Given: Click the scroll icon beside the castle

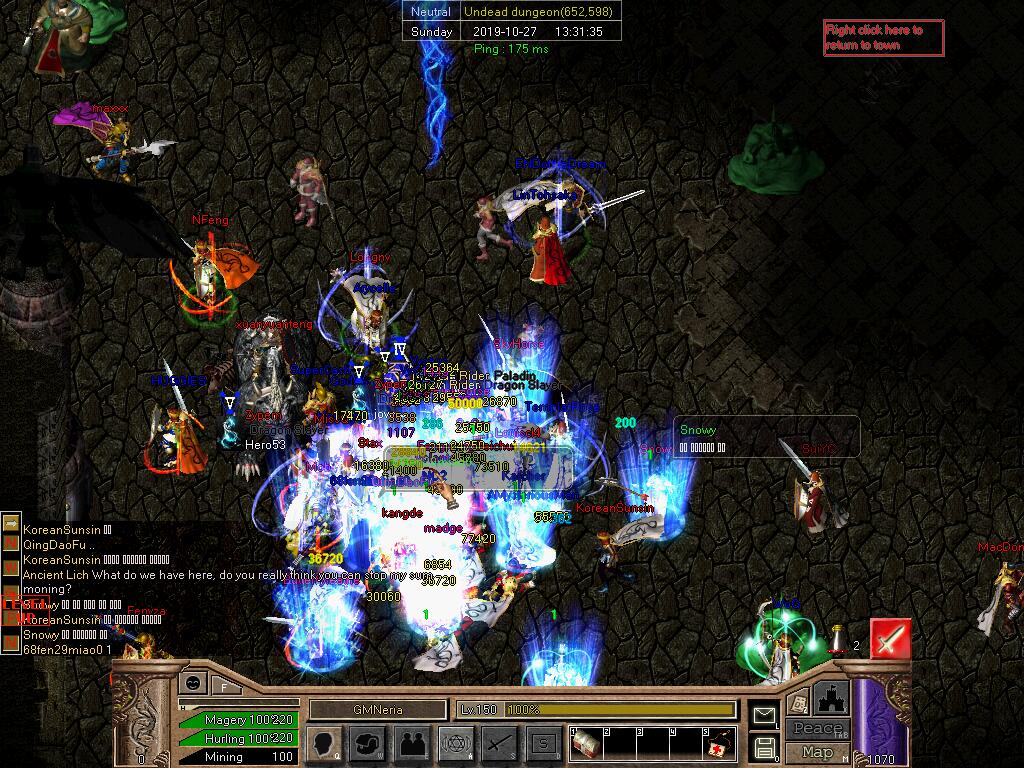Looking at the screenshot, I should click(797, 703).
